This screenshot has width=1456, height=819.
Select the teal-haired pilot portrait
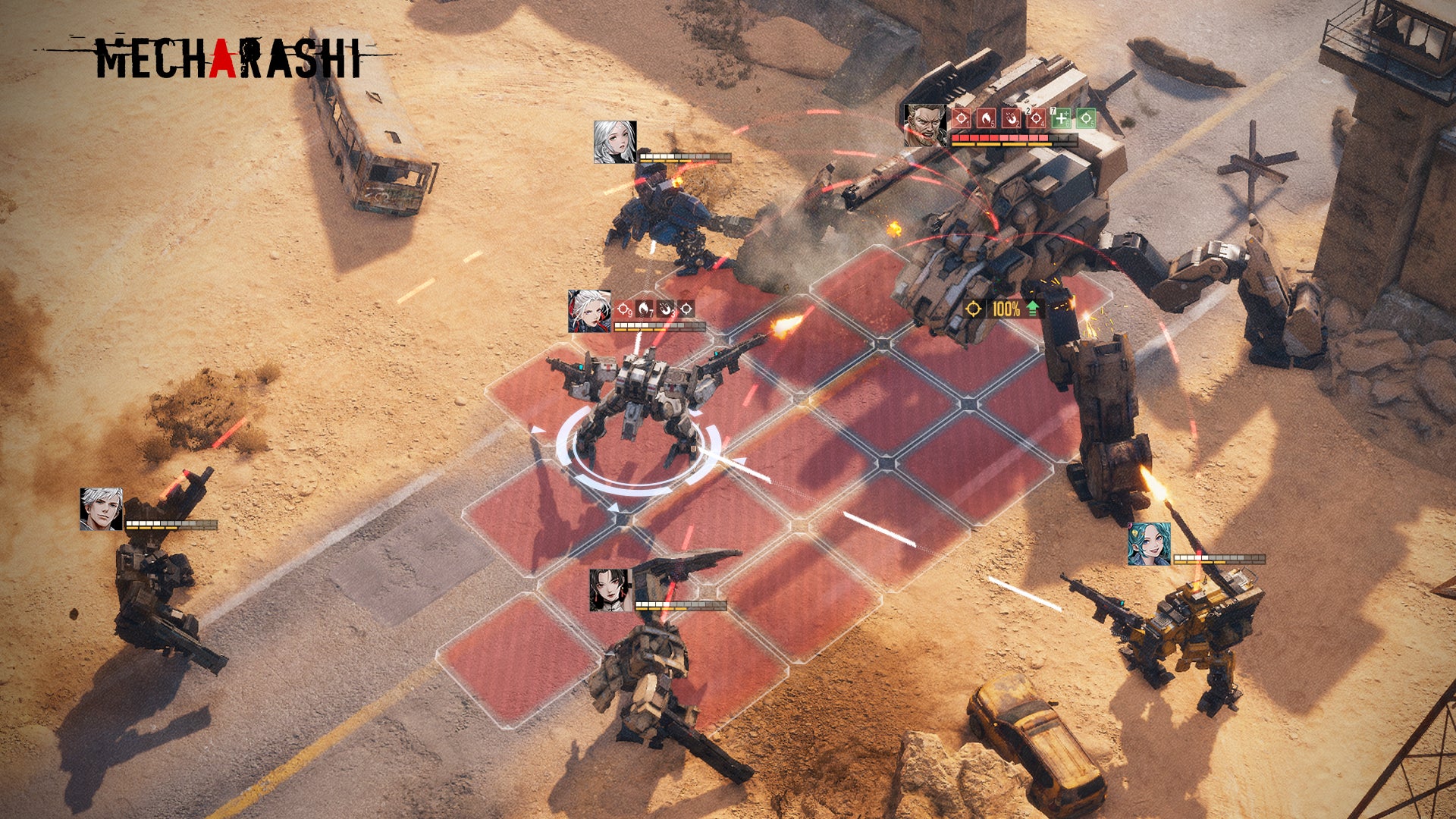click(1149, 544)
